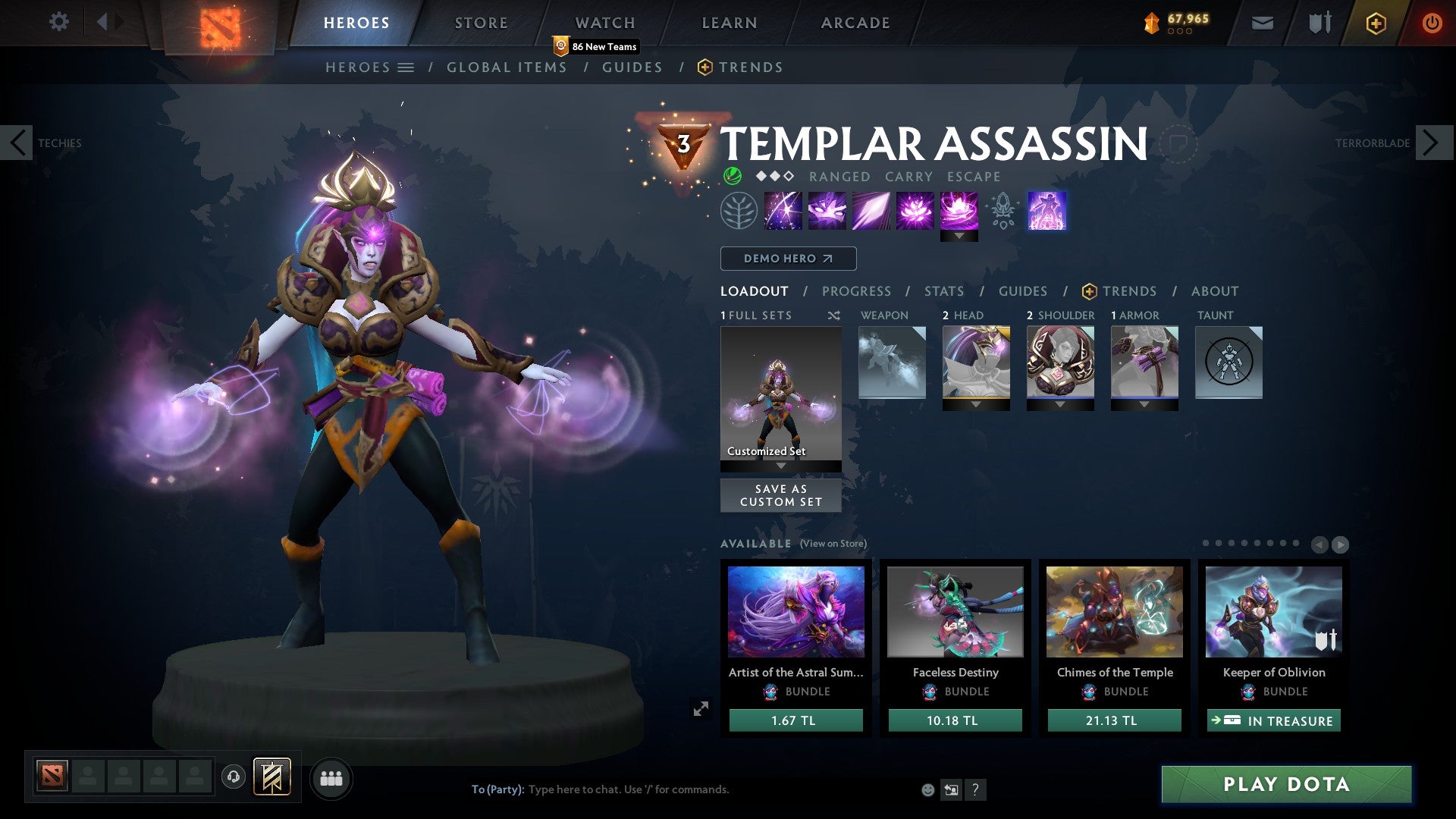1456x819 pixels.
Task: Open the View on Store link
Action: [x=834, y=544]
